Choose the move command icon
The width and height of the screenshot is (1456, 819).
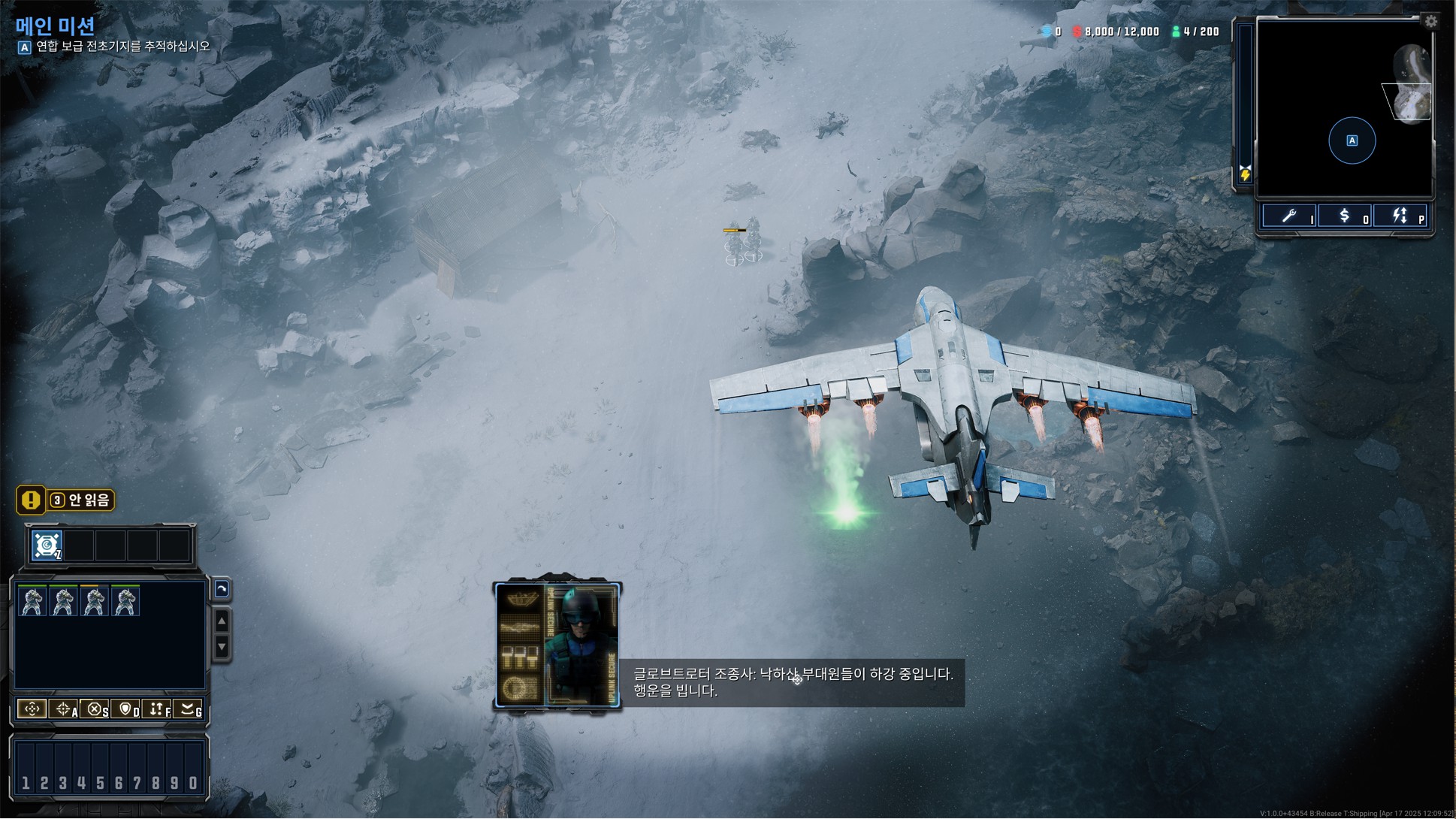32,709
